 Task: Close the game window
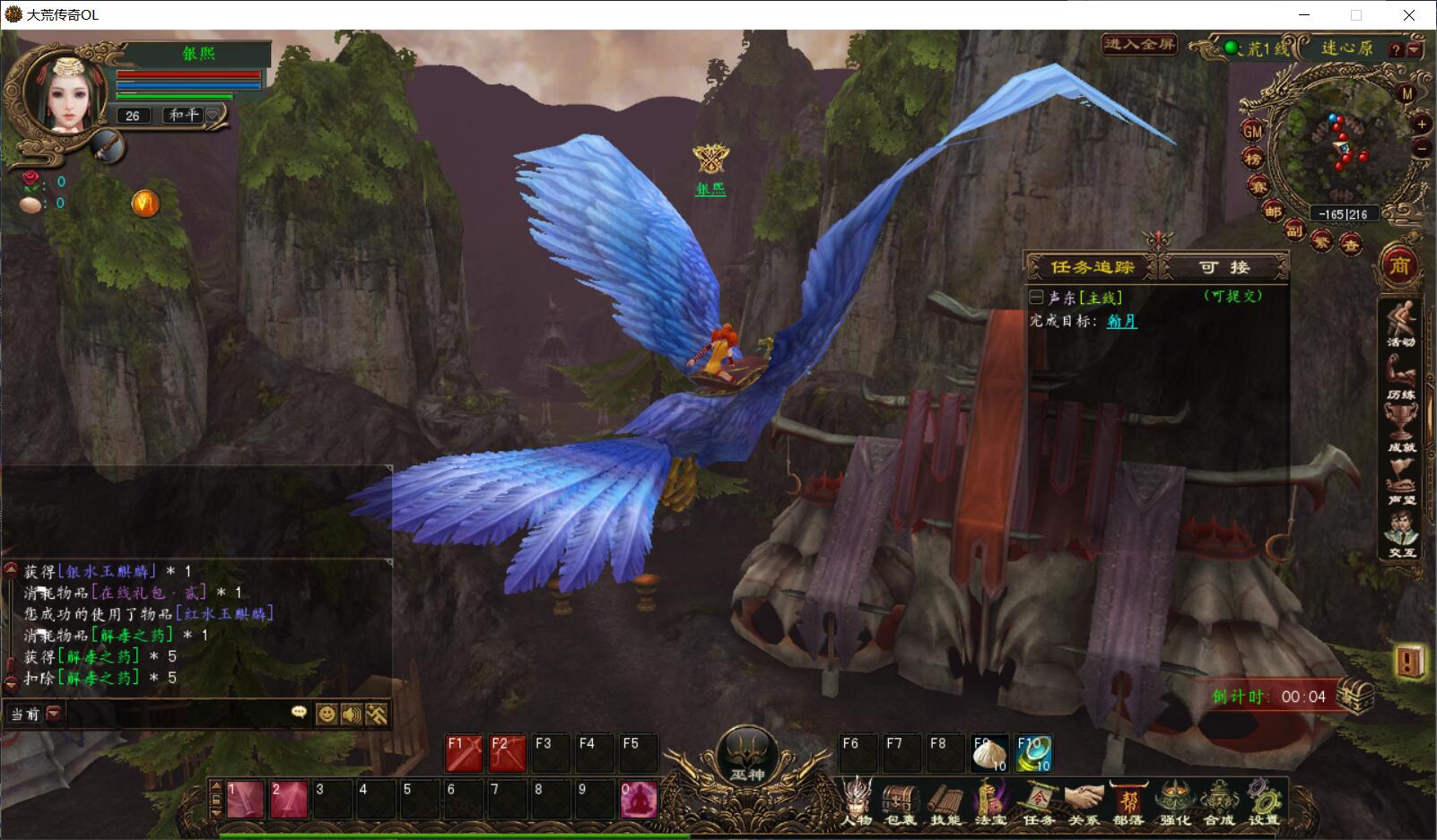tap(1408, 15)
